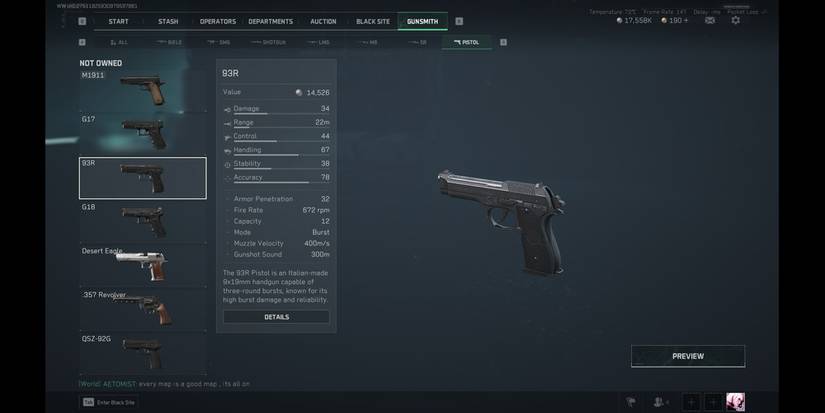This screenshot has width=825, height=413.
Task: Select the Desert Eagle entry
Action: 143,264
